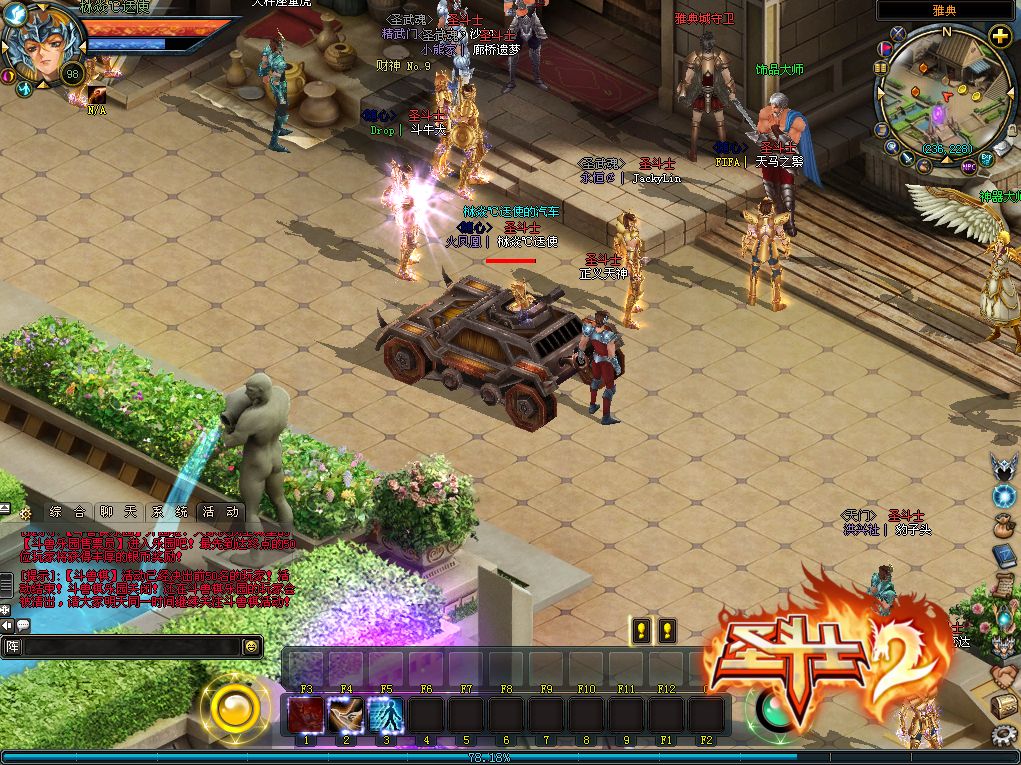Open chat settings gear icon
The width and height of the screenshot is (1021, 765).
(25, 512)
